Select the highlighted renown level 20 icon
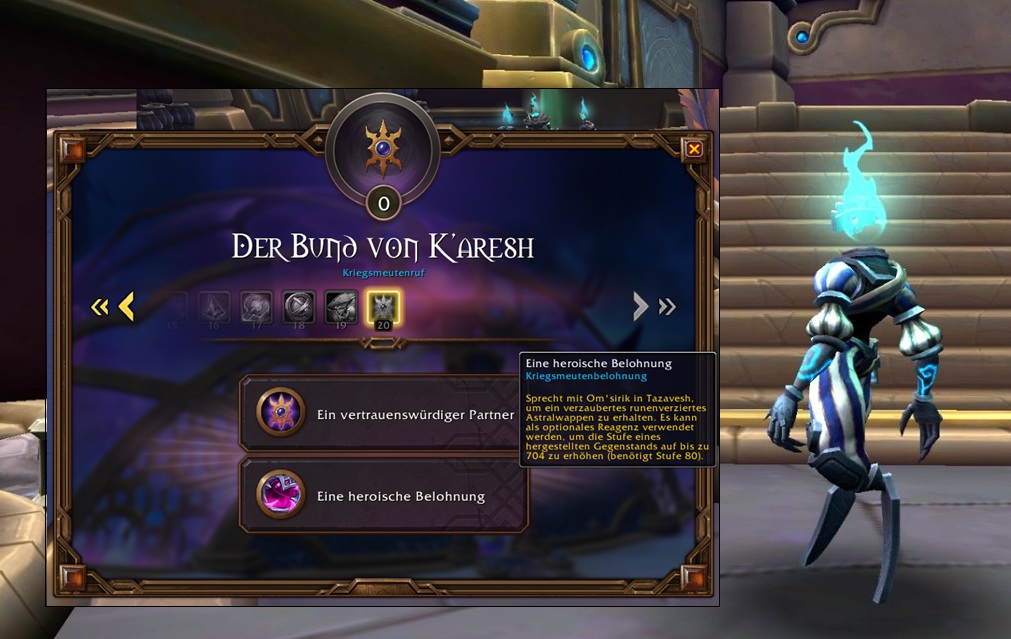Viewport: 1011px width, 639px height. [x=382, y=306]
